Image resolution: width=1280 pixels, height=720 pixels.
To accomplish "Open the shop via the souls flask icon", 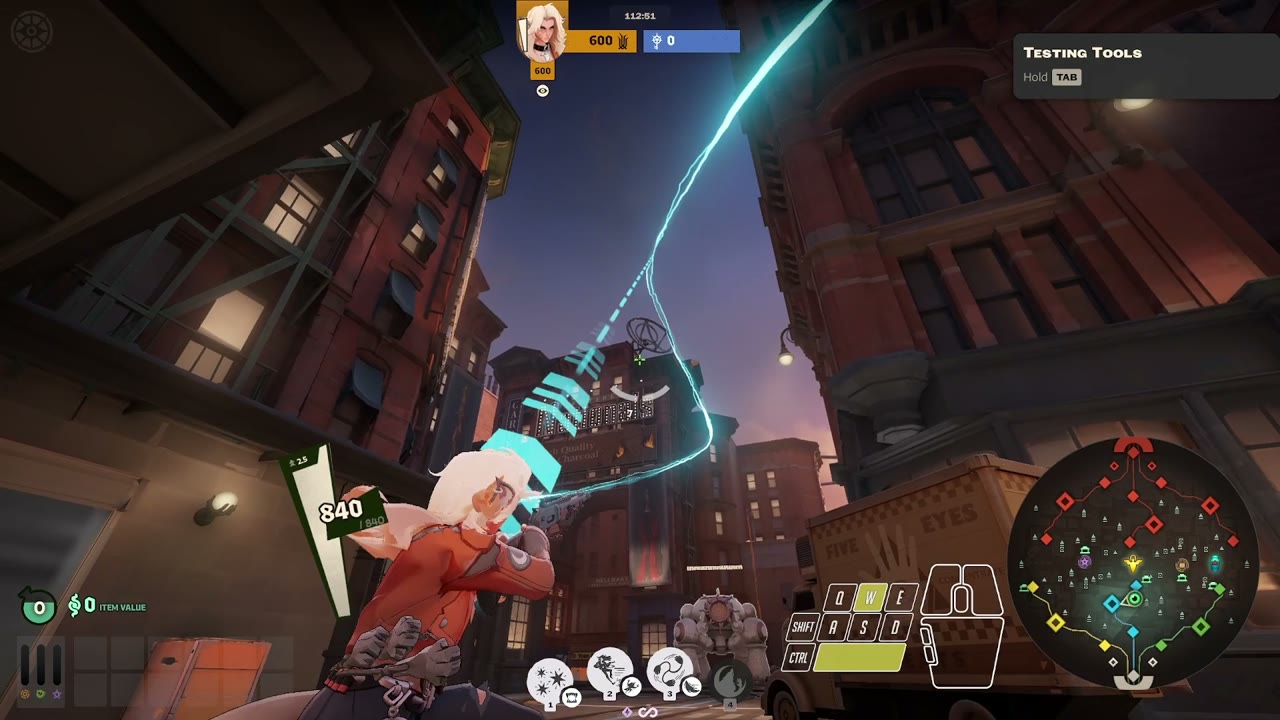I will (39, 606).
